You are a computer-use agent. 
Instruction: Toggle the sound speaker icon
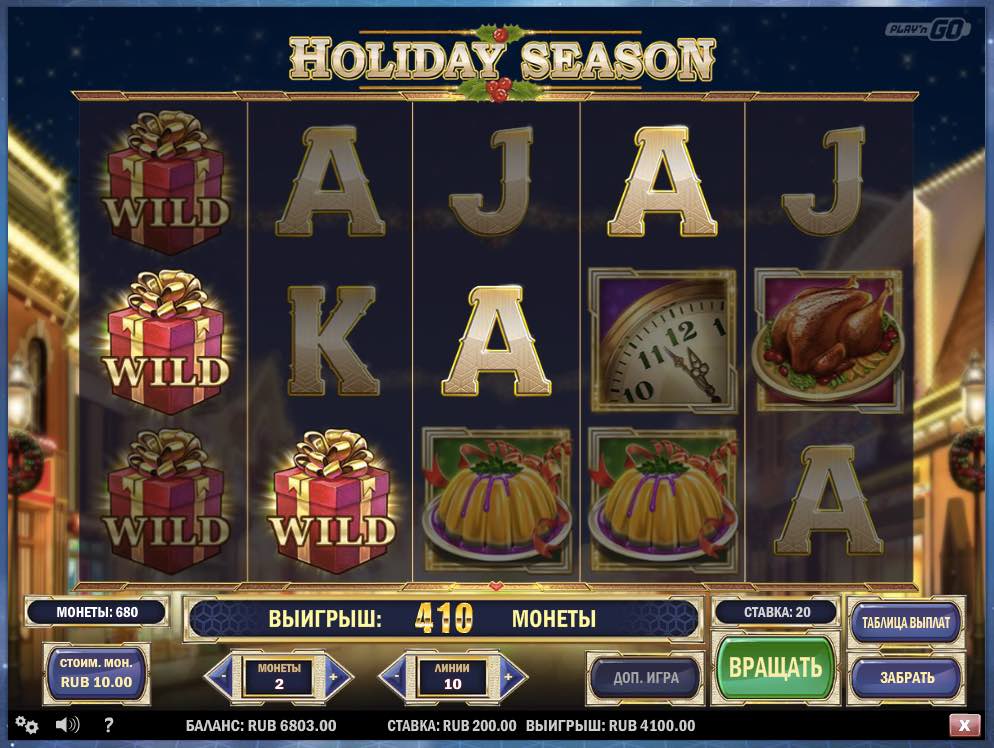(67, 725)
